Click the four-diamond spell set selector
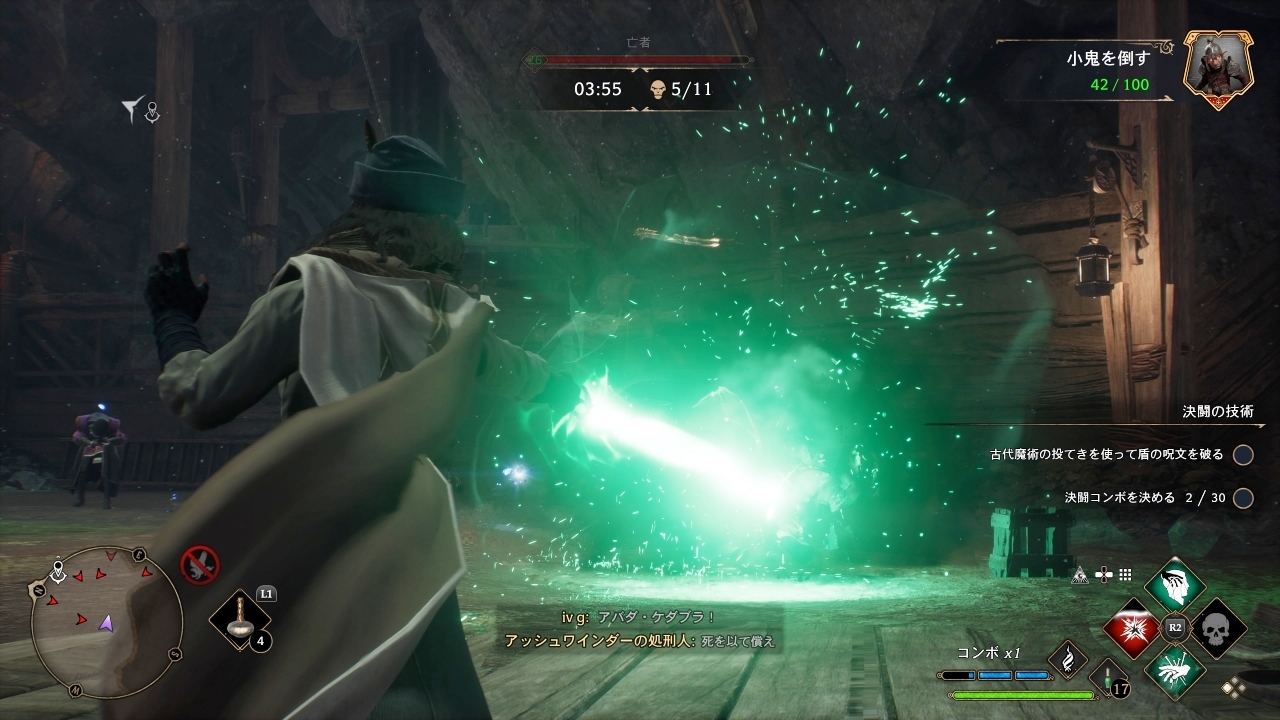The image size is (1280, 720). 1233,686
